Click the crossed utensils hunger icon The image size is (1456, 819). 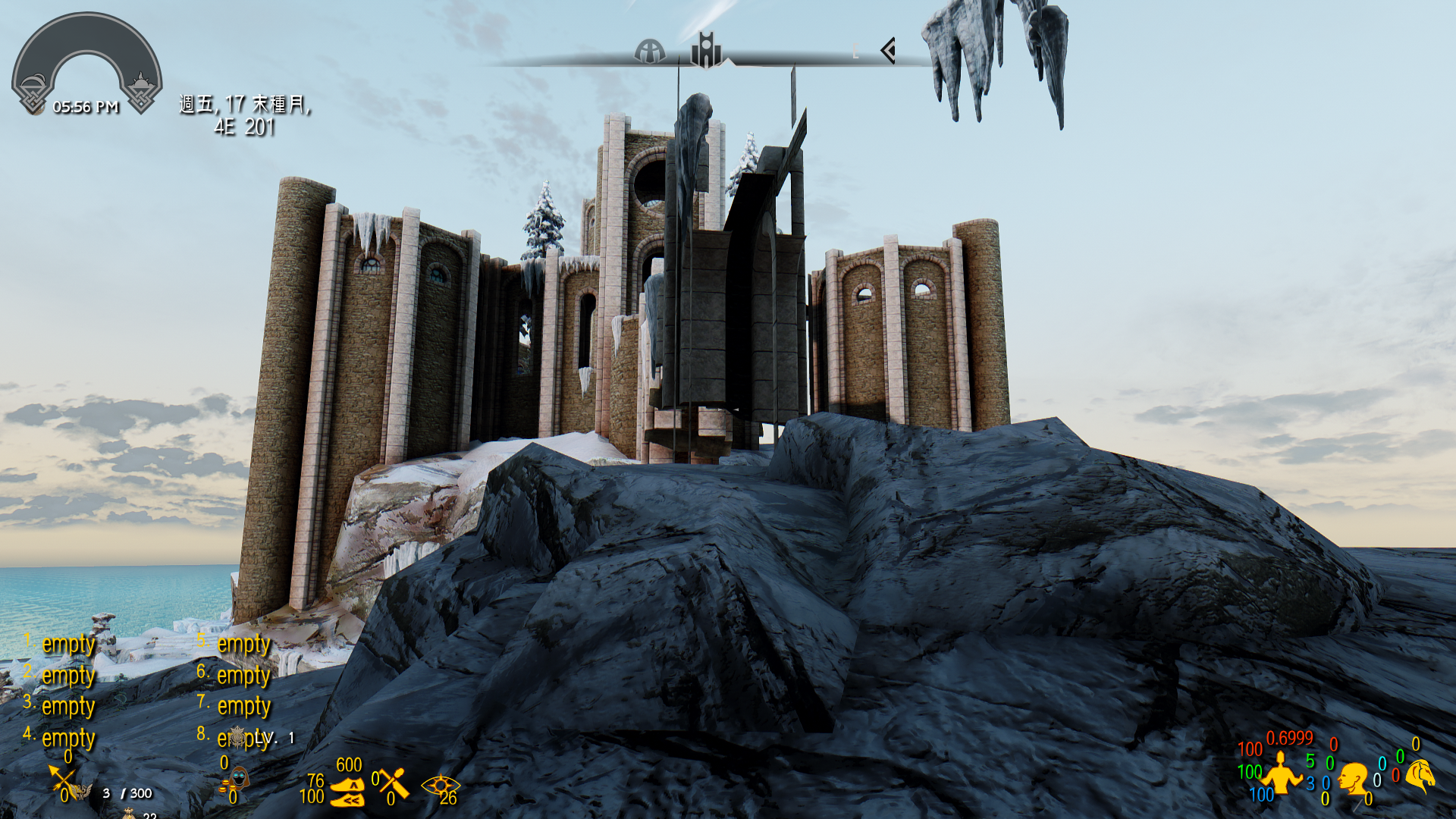coord(394,783)
